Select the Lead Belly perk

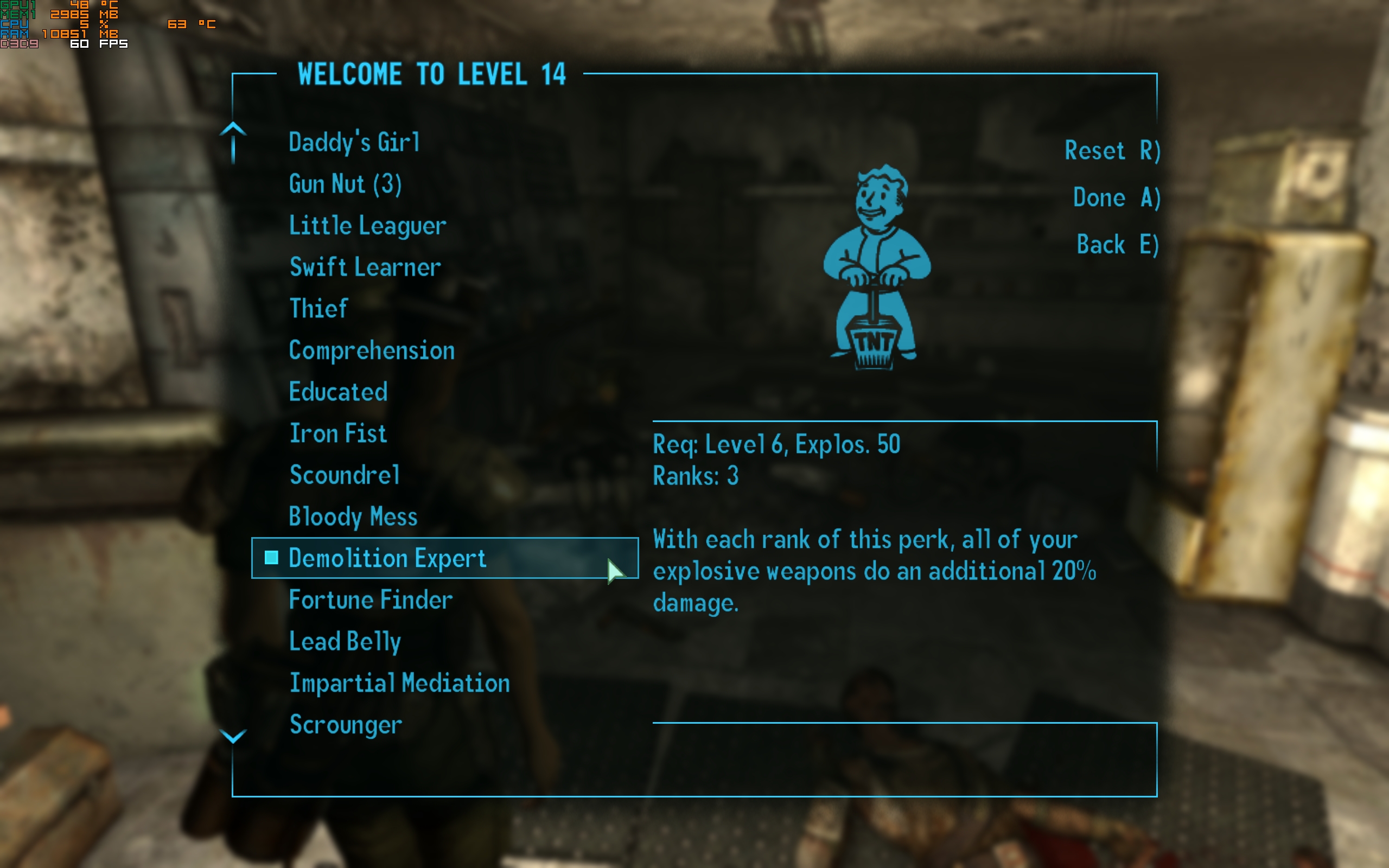click(345, 641)
